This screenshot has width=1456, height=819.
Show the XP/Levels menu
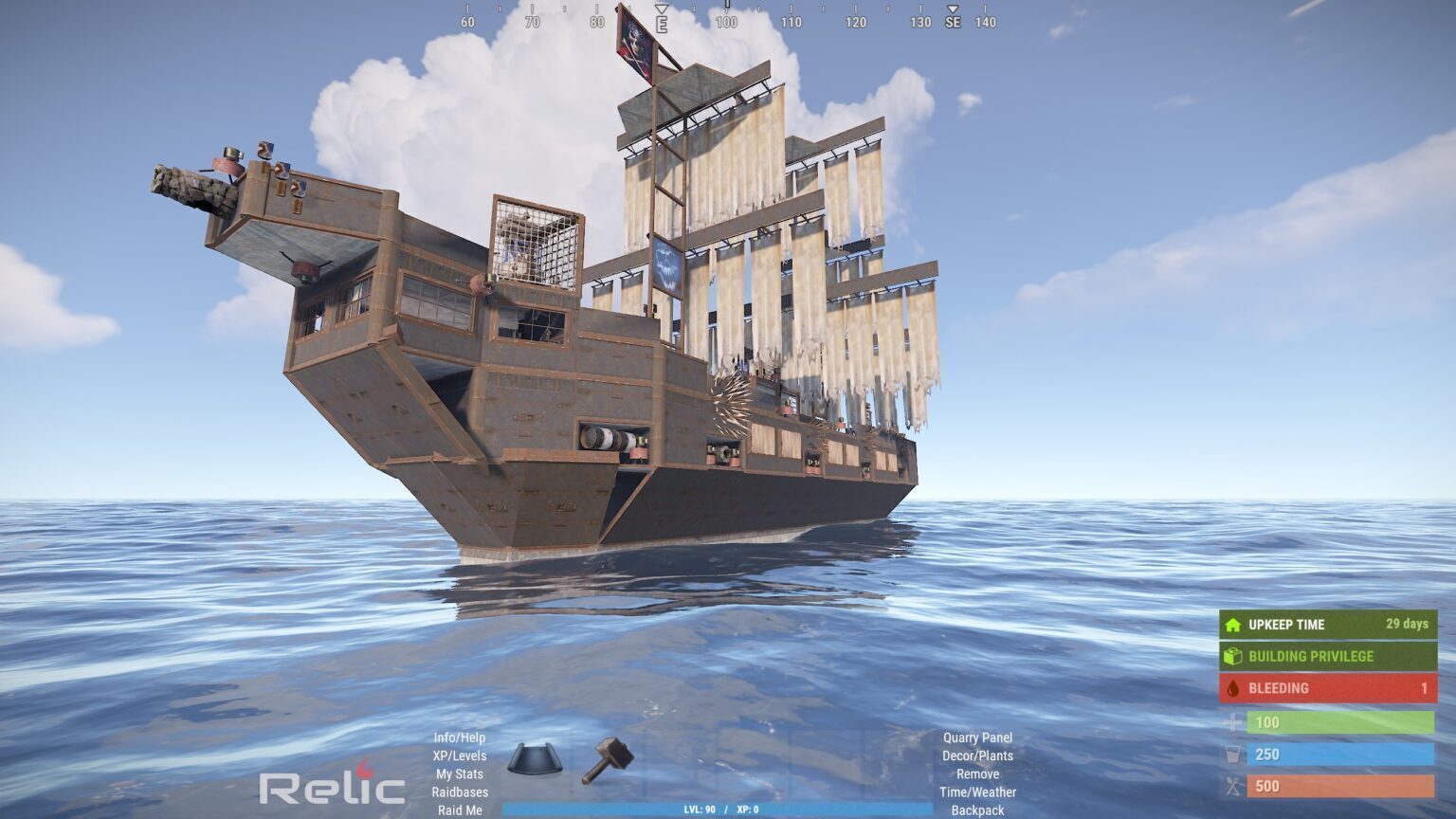pos(460,755)
